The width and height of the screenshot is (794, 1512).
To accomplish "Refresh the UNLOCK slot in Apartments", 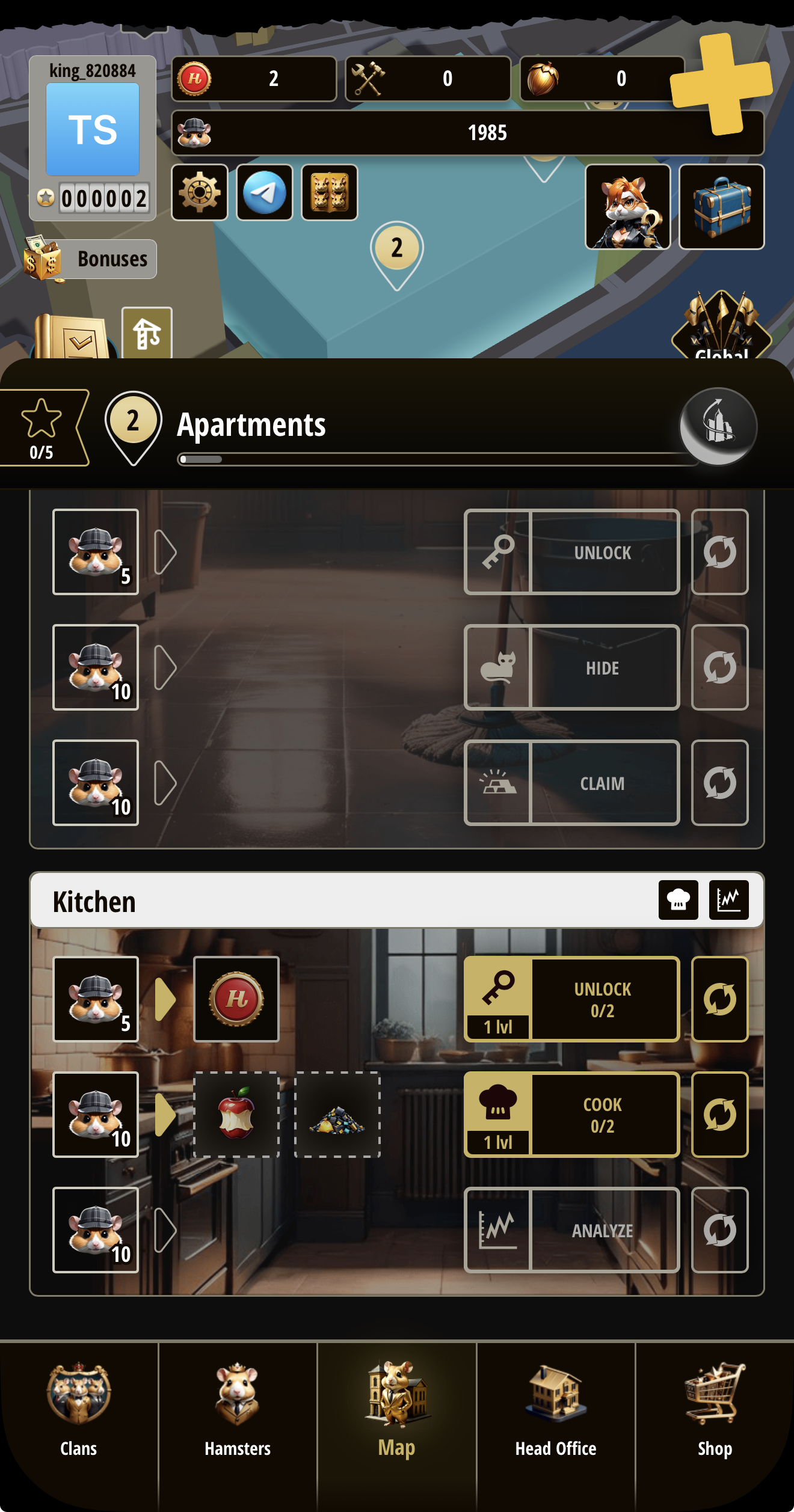I will pos(720,551).
